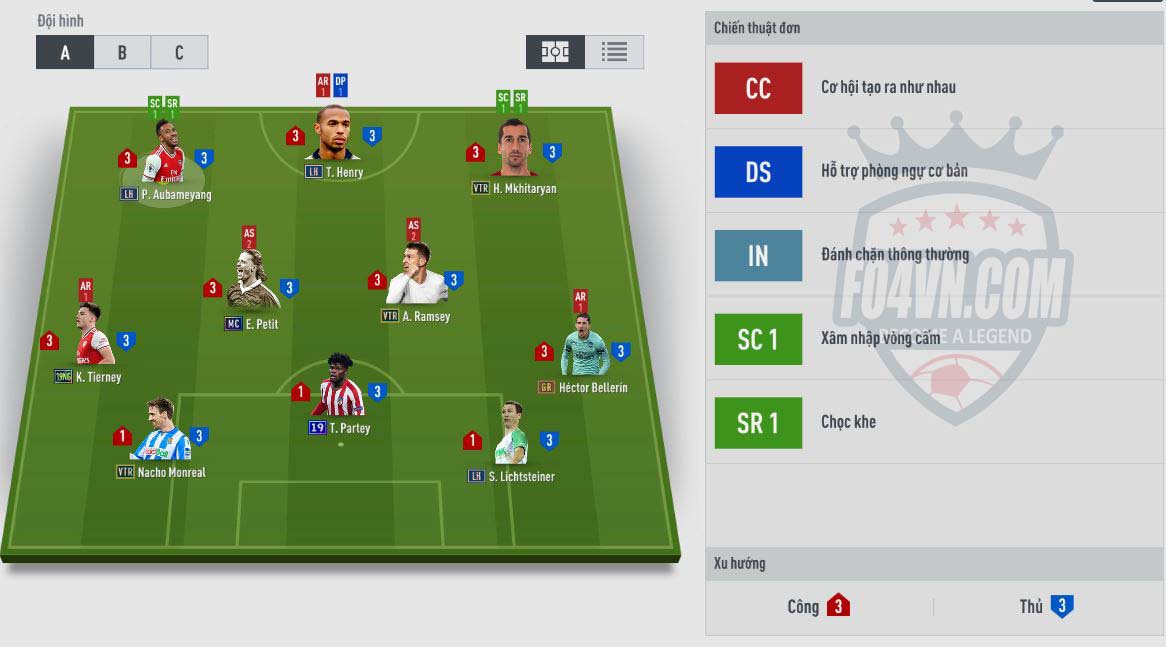The image size is (1166, 647).
Task: Choose the SC 1 box run tactic
Action: pos(758,340)
